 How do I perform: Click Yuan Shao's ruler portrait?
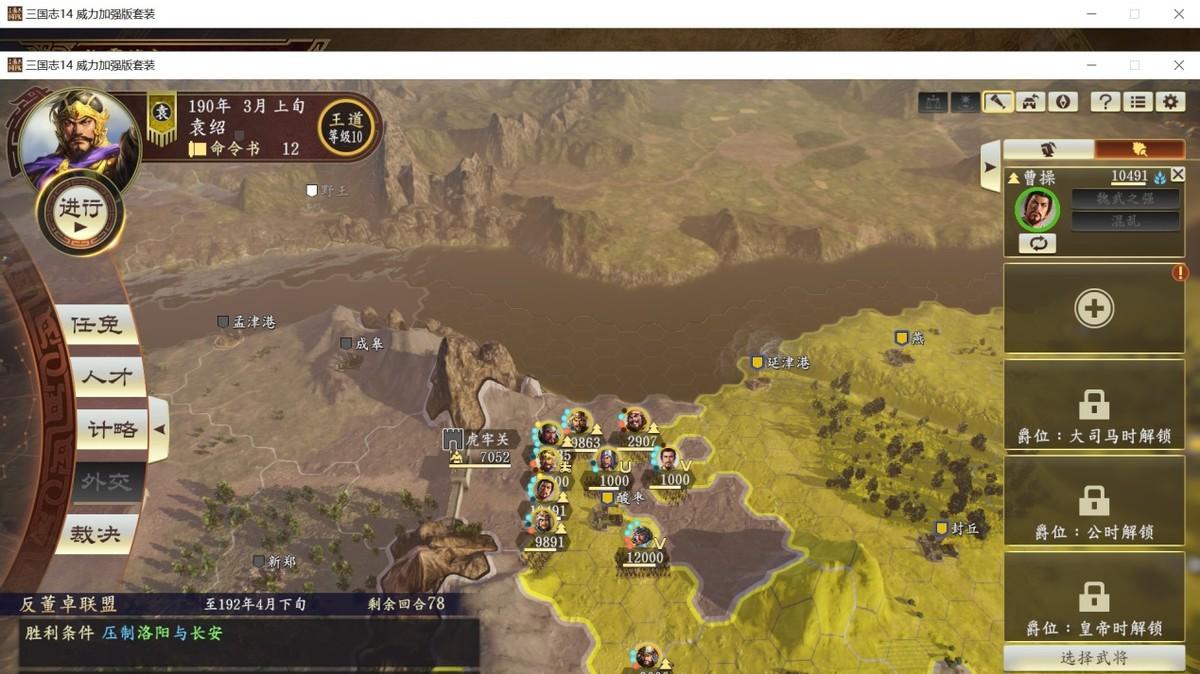coord(68,137)
